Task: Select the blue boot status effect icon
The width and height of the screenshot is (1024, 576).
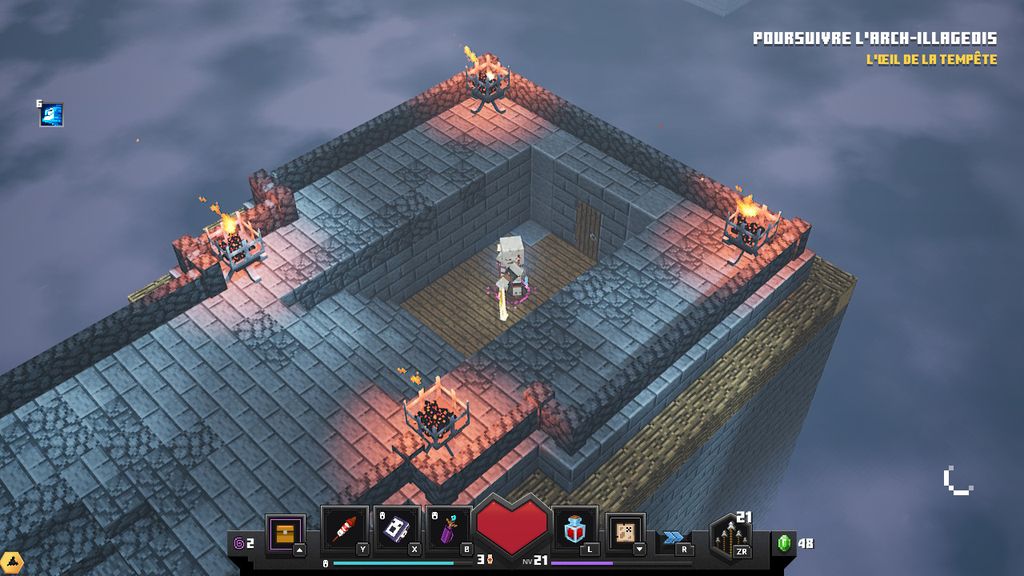Action: (x=52, y=115)
